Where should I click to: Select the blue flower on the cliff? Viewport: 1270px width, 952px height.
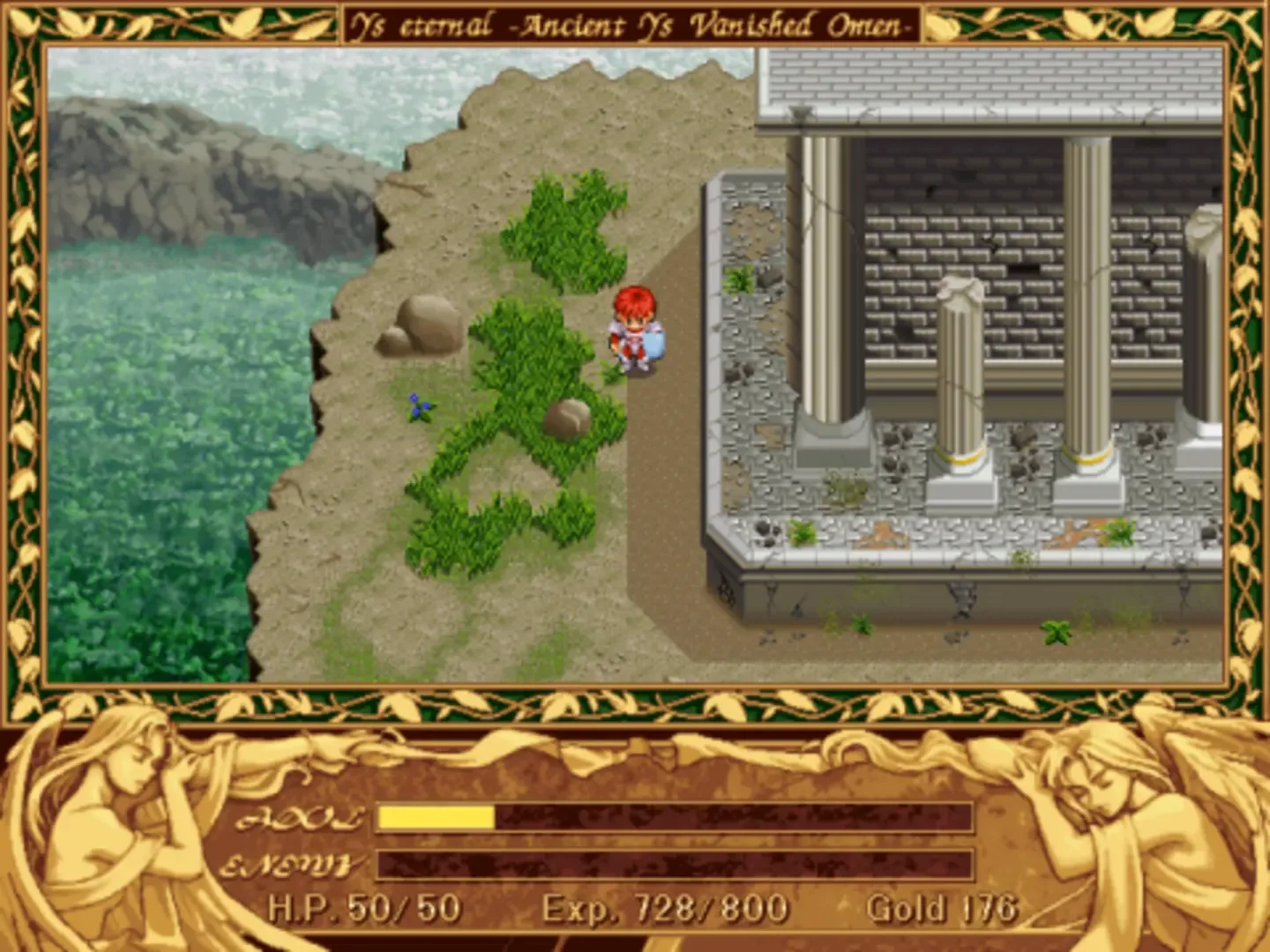(421, 405)
